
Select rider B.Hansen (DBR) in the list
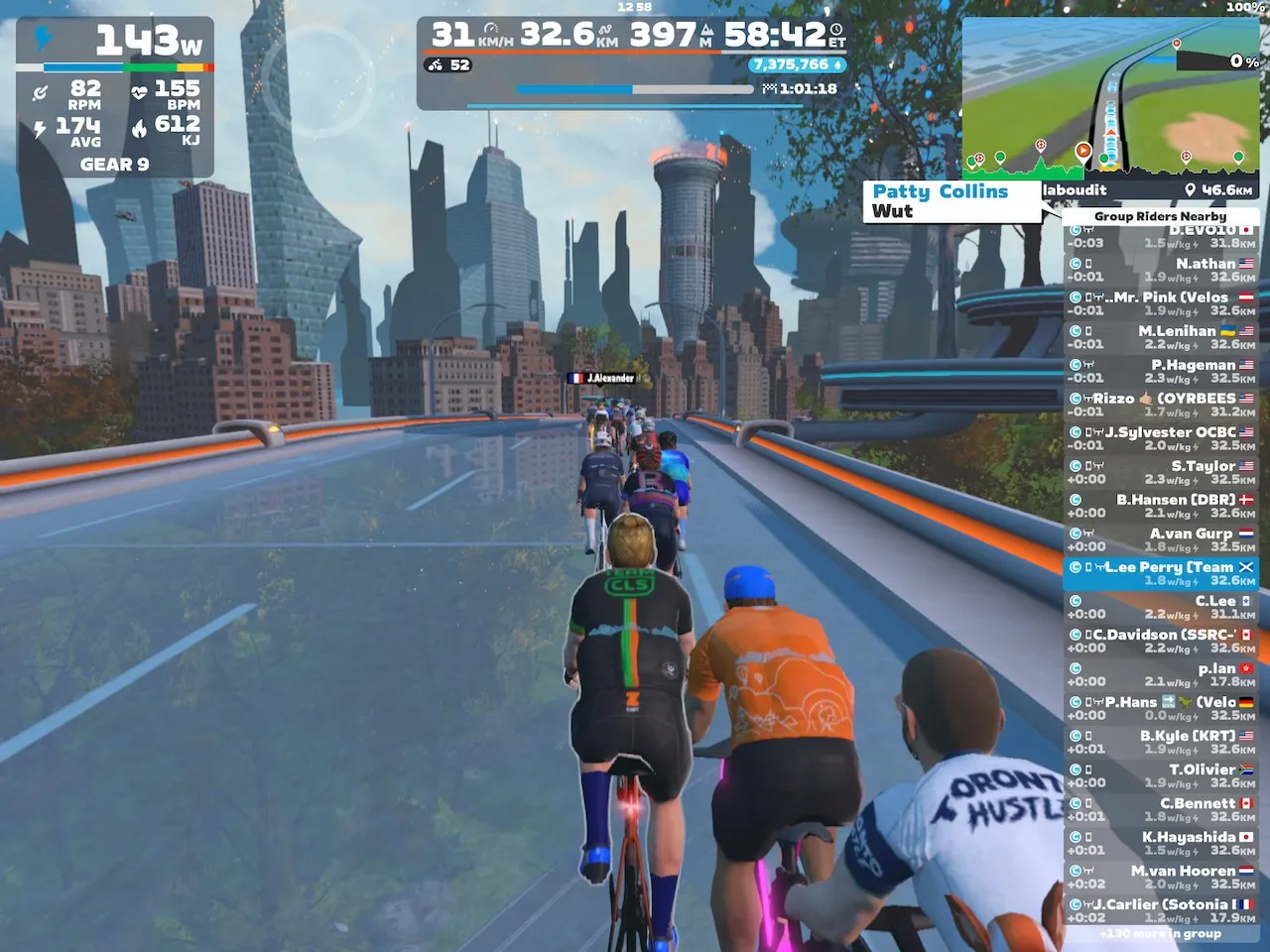(x=1161, y=506)
